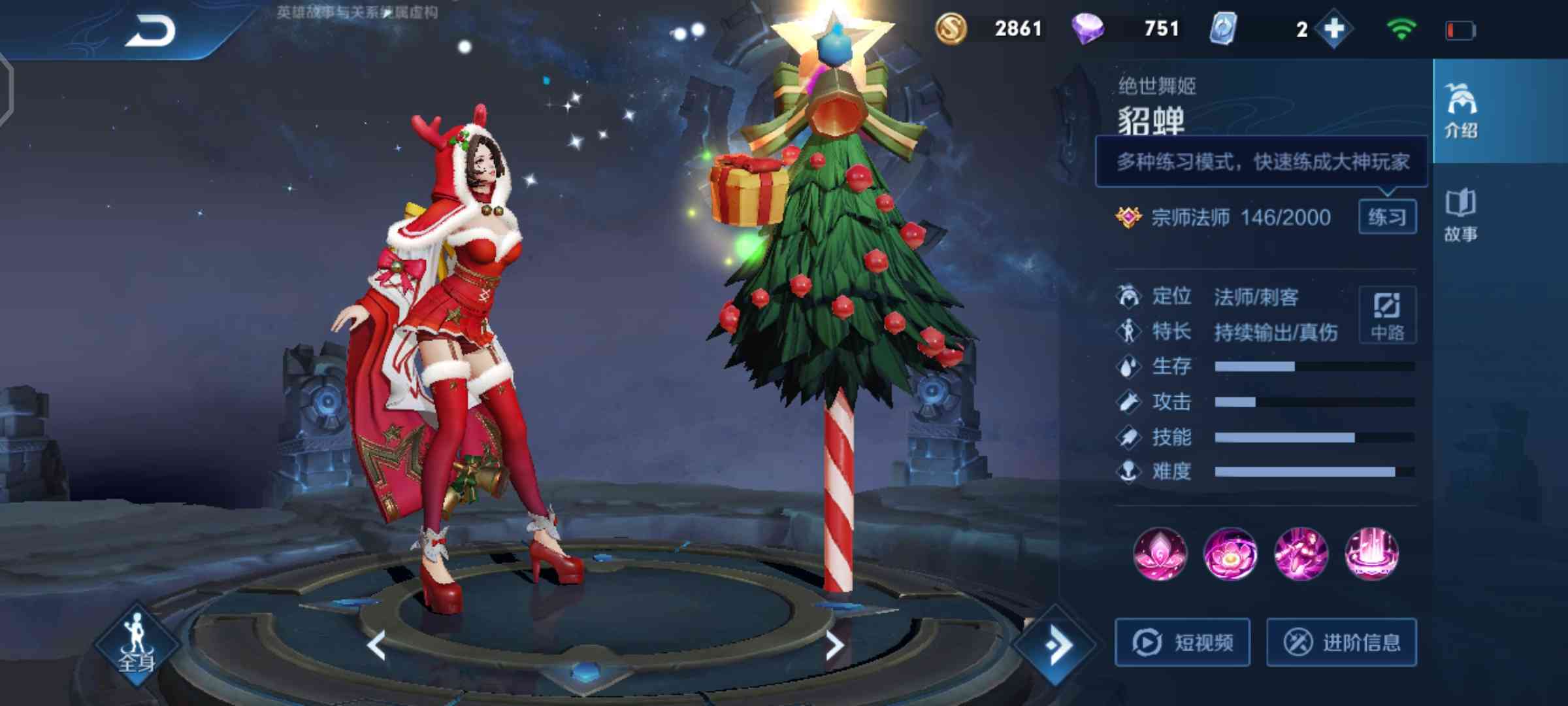The image size is (1568, 706).
Task: Select the glowing pillar ultimate skill icon
Action: pyautogui.click(x=1371, y=554)
